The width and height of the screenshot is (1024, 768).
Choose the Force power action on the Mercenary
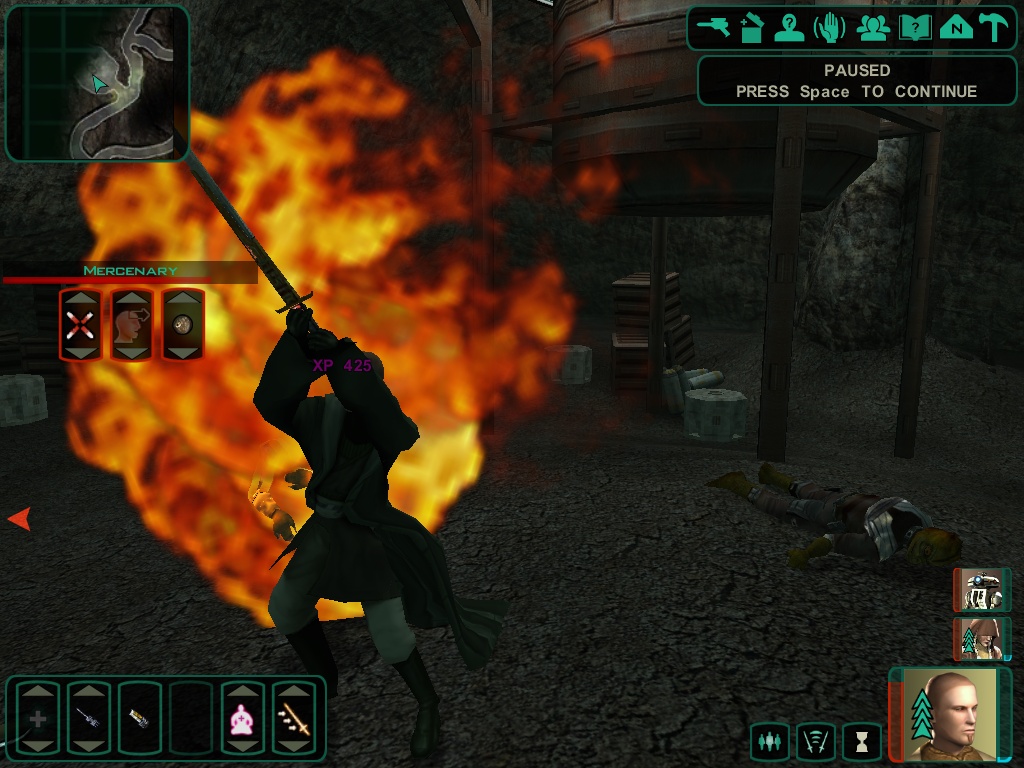(132, 325)
